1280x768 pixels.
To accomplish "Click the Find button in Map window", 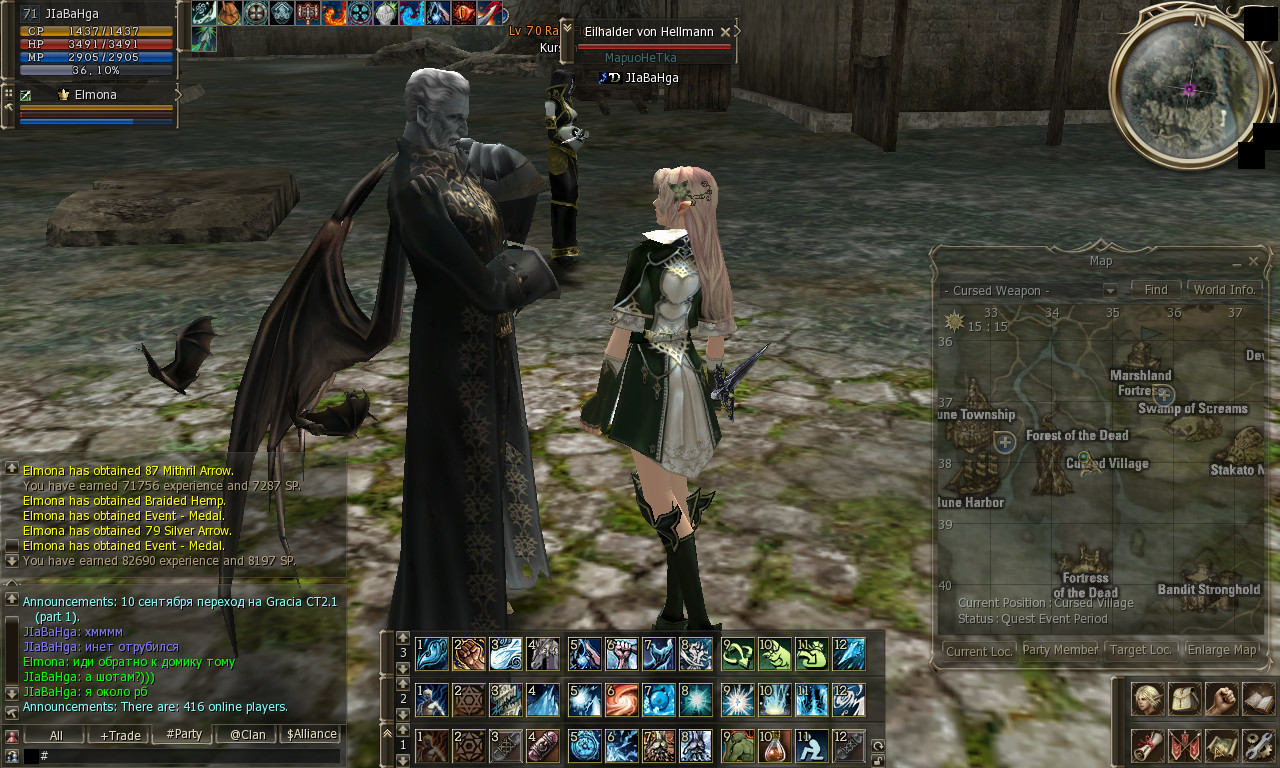I will (1155, 289).
